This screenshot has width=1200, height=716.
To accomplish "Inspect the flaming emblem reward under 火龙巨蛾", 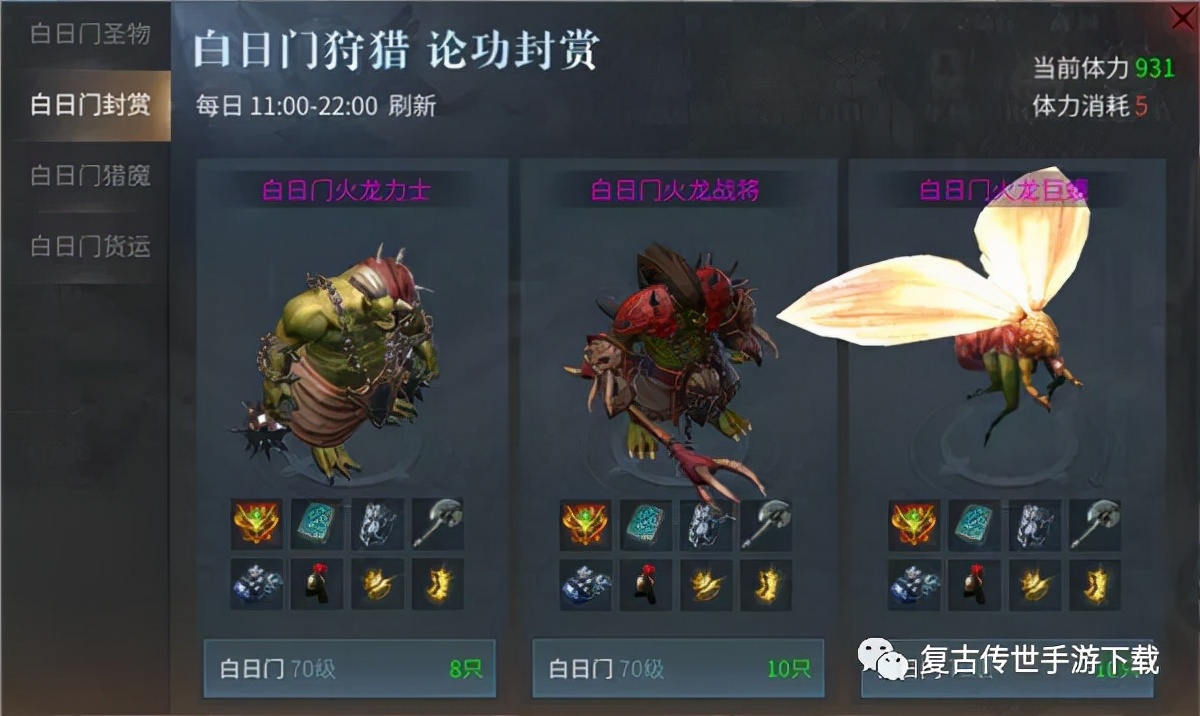I will [x=914, y=524].
